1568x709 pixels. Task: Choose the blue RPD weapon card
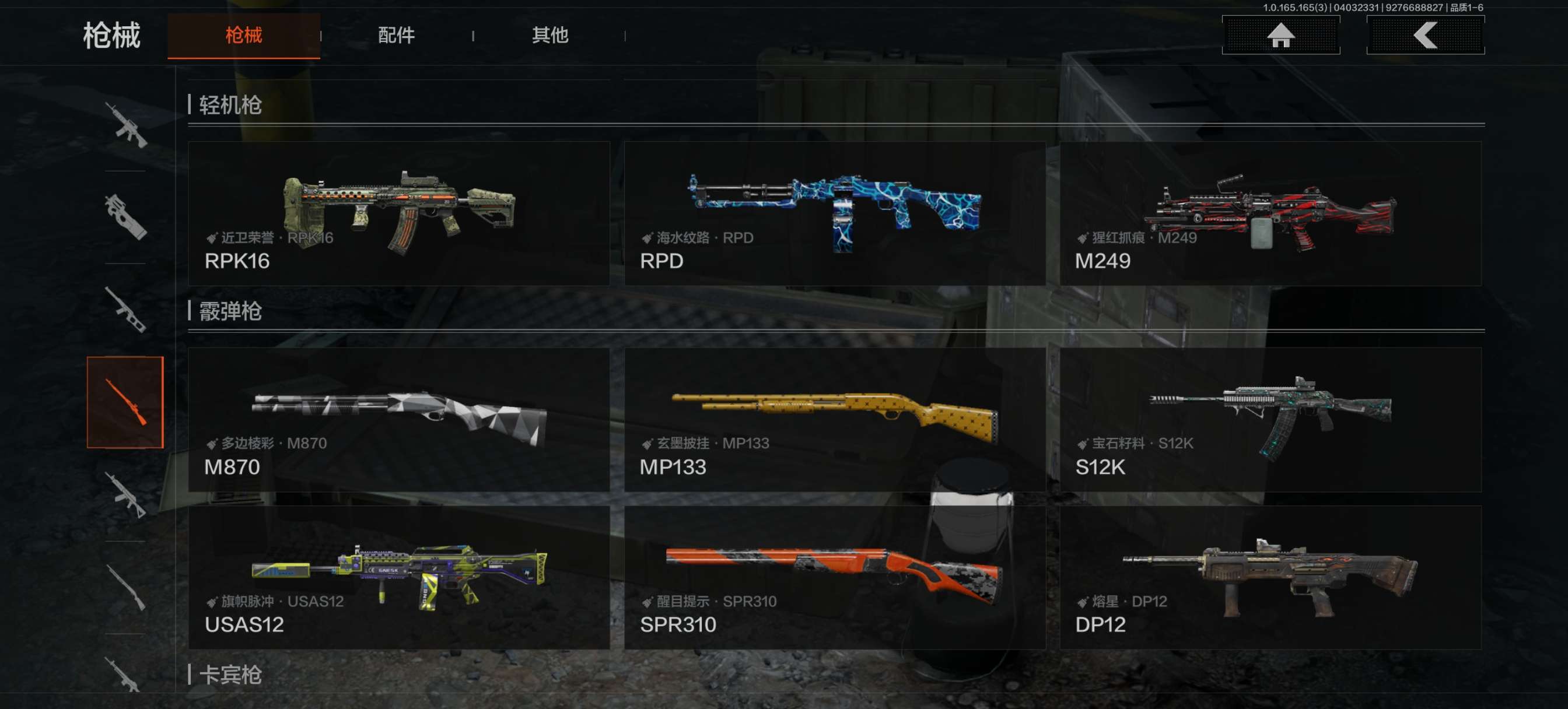pyautogui.click(x=835, y=213)
